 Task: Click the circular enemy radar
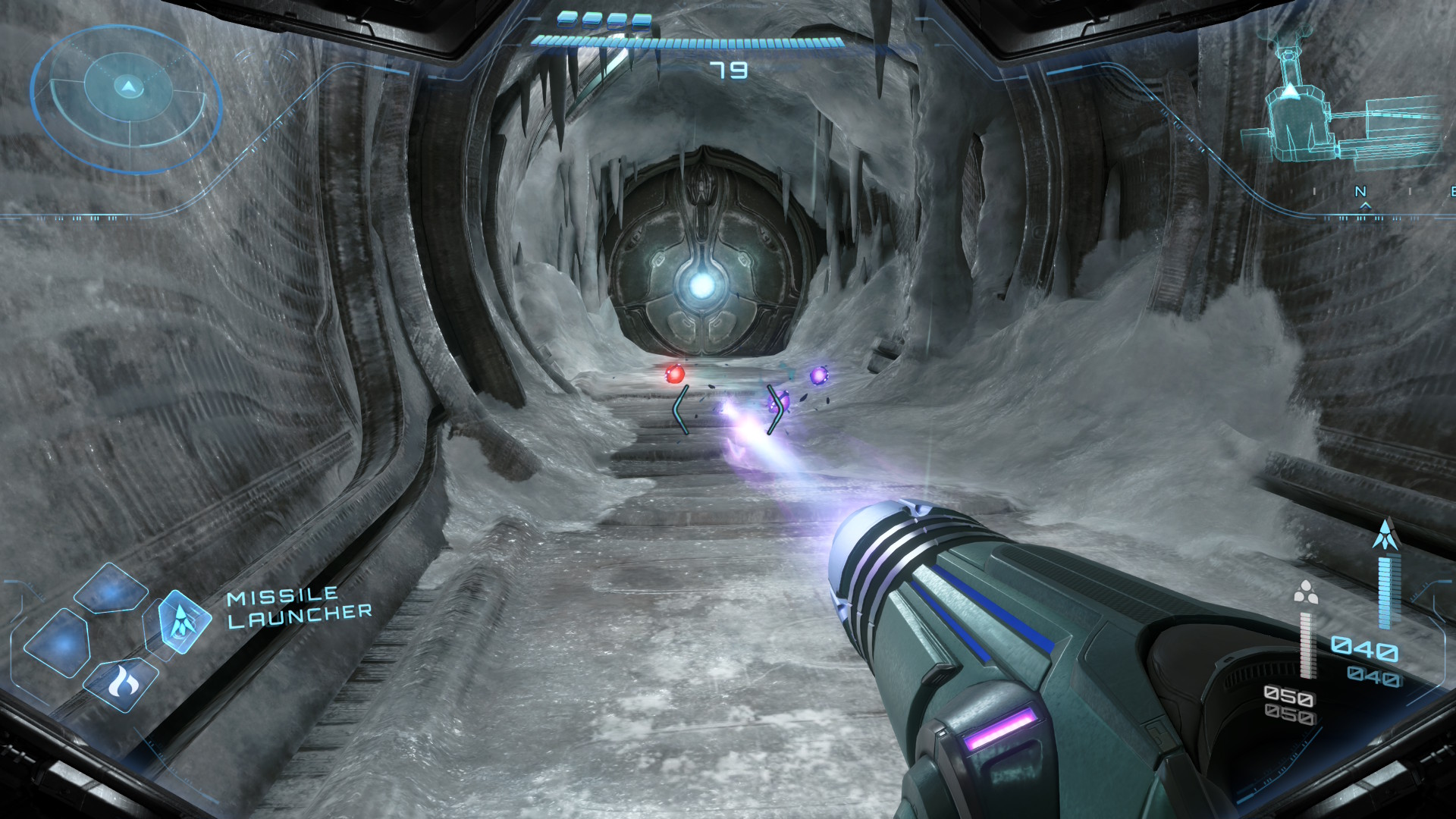[x=127, y=99]
